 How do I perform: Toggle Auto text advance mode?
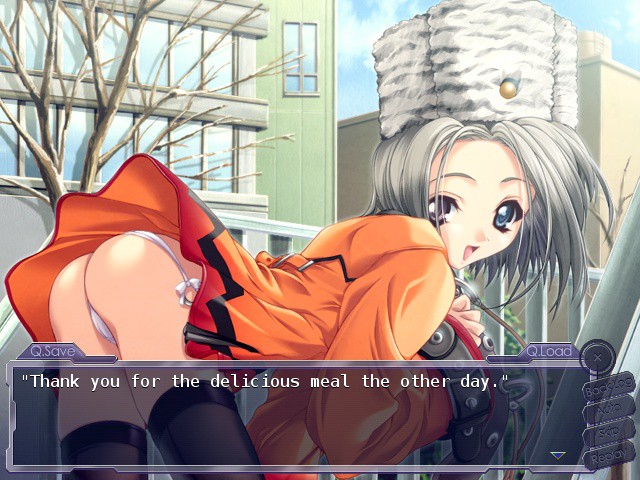point(608,409)
